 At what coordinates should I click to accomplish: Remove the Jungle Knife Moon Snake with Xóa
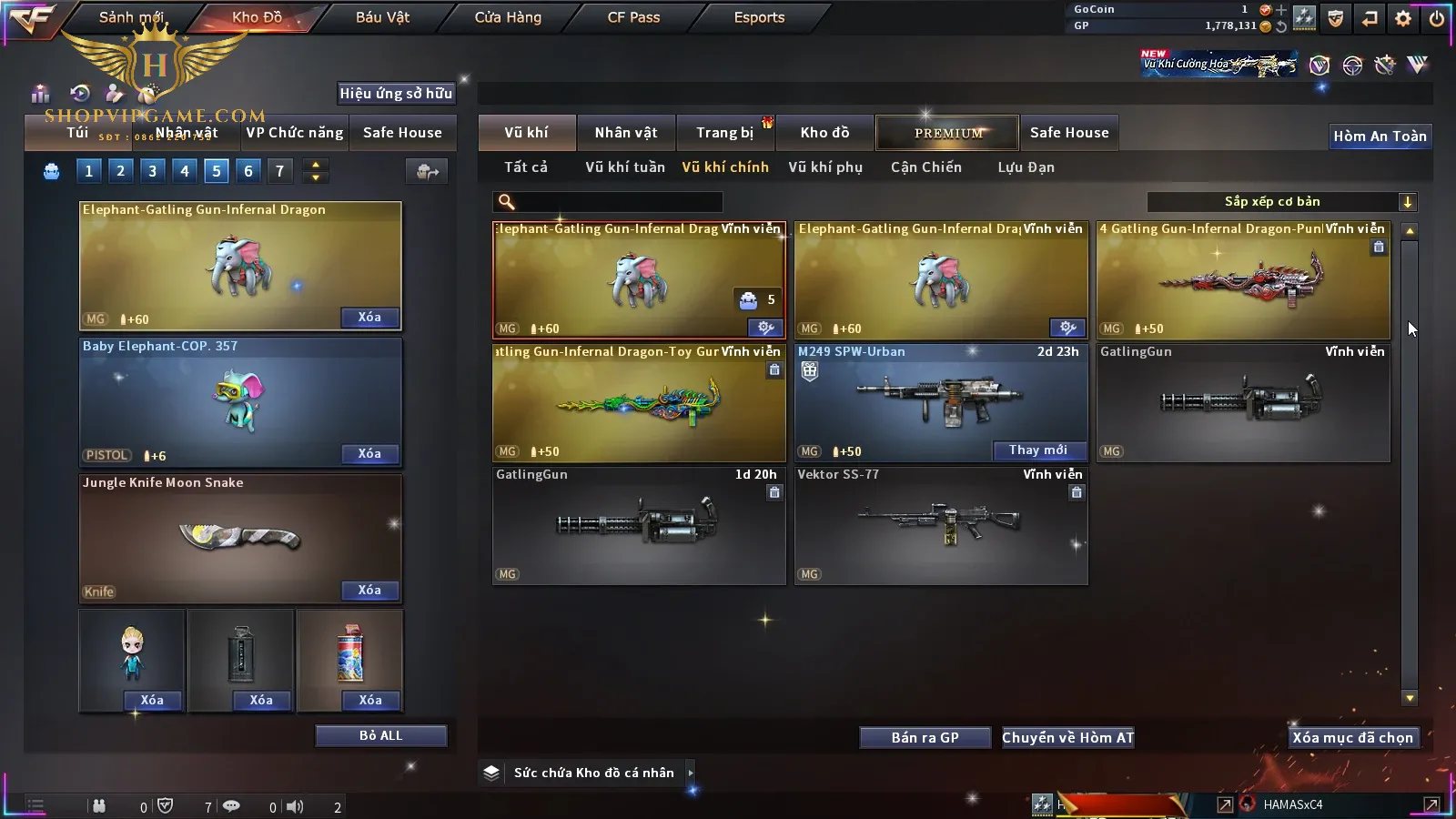[369, 591]
